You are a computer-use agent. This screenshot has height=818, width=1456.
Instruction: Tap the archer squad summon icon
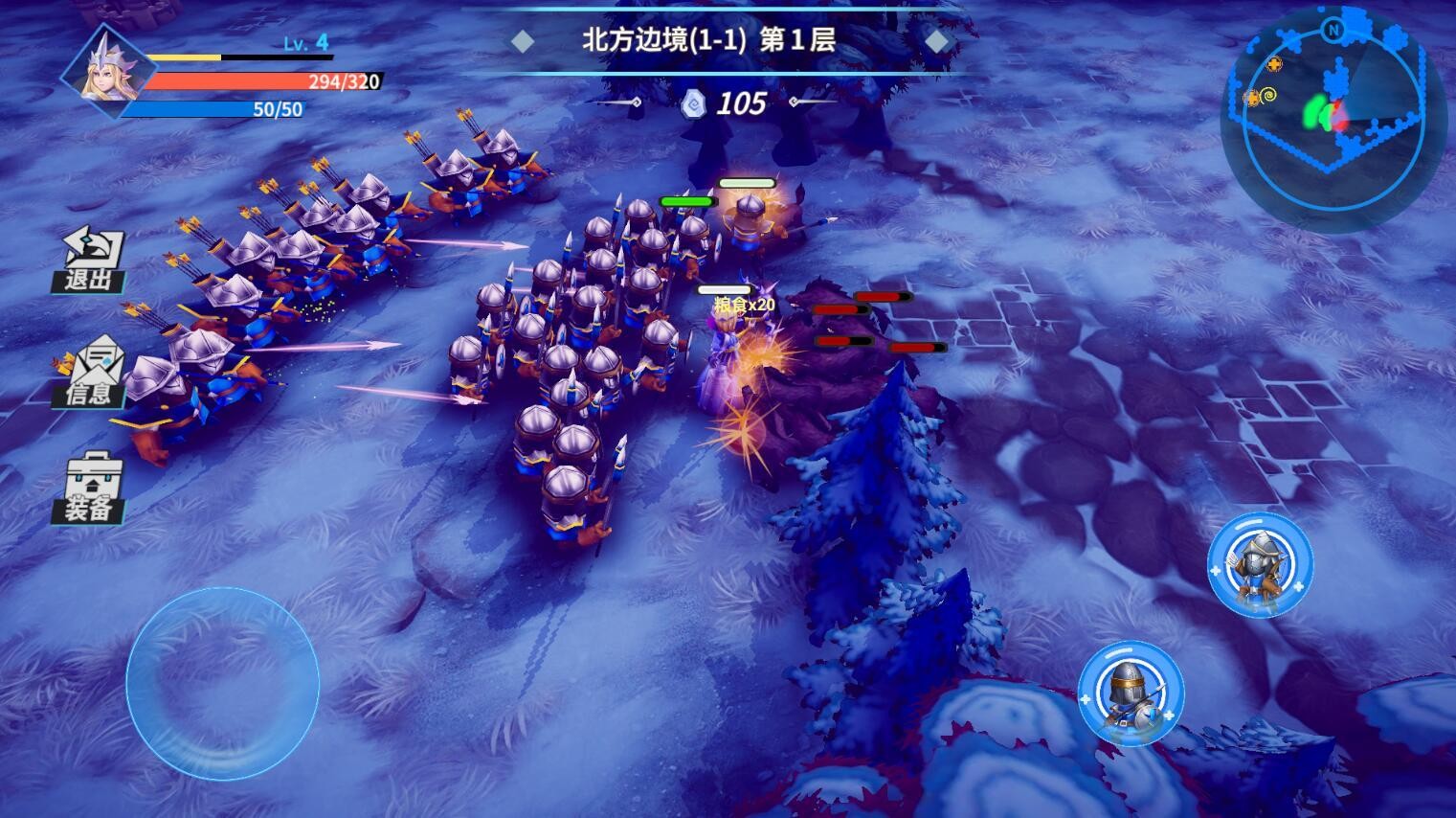(x=1262, y=567)
